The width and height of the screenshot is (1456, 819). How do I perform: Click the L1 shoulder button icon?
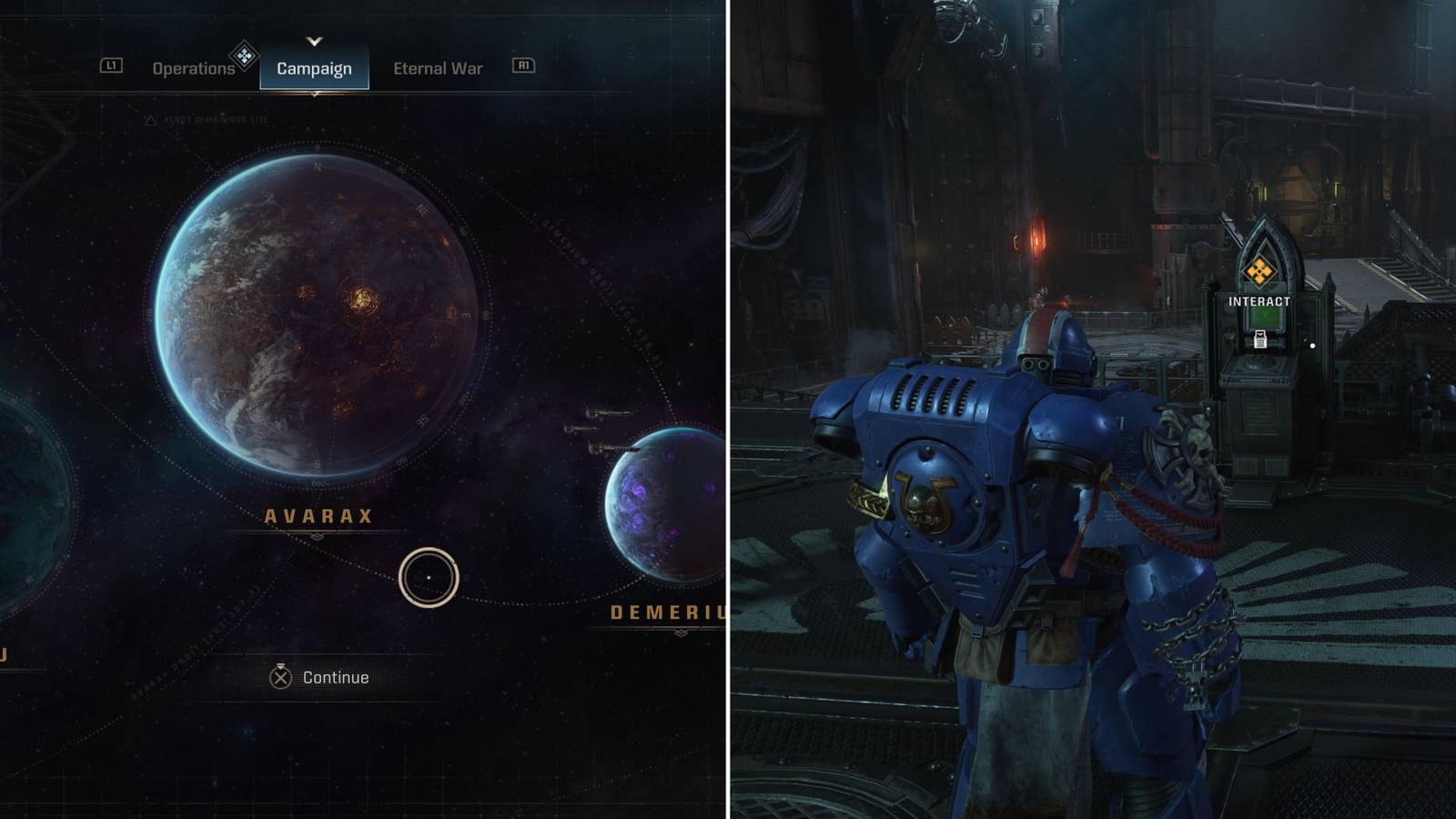click(111, 66)
